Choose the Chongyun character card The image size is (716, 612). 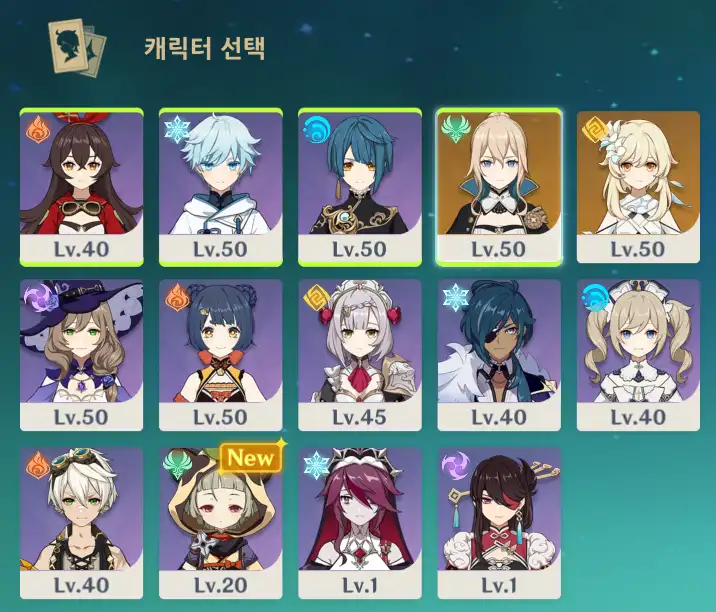pyautogui.click(x=220, y=187)
